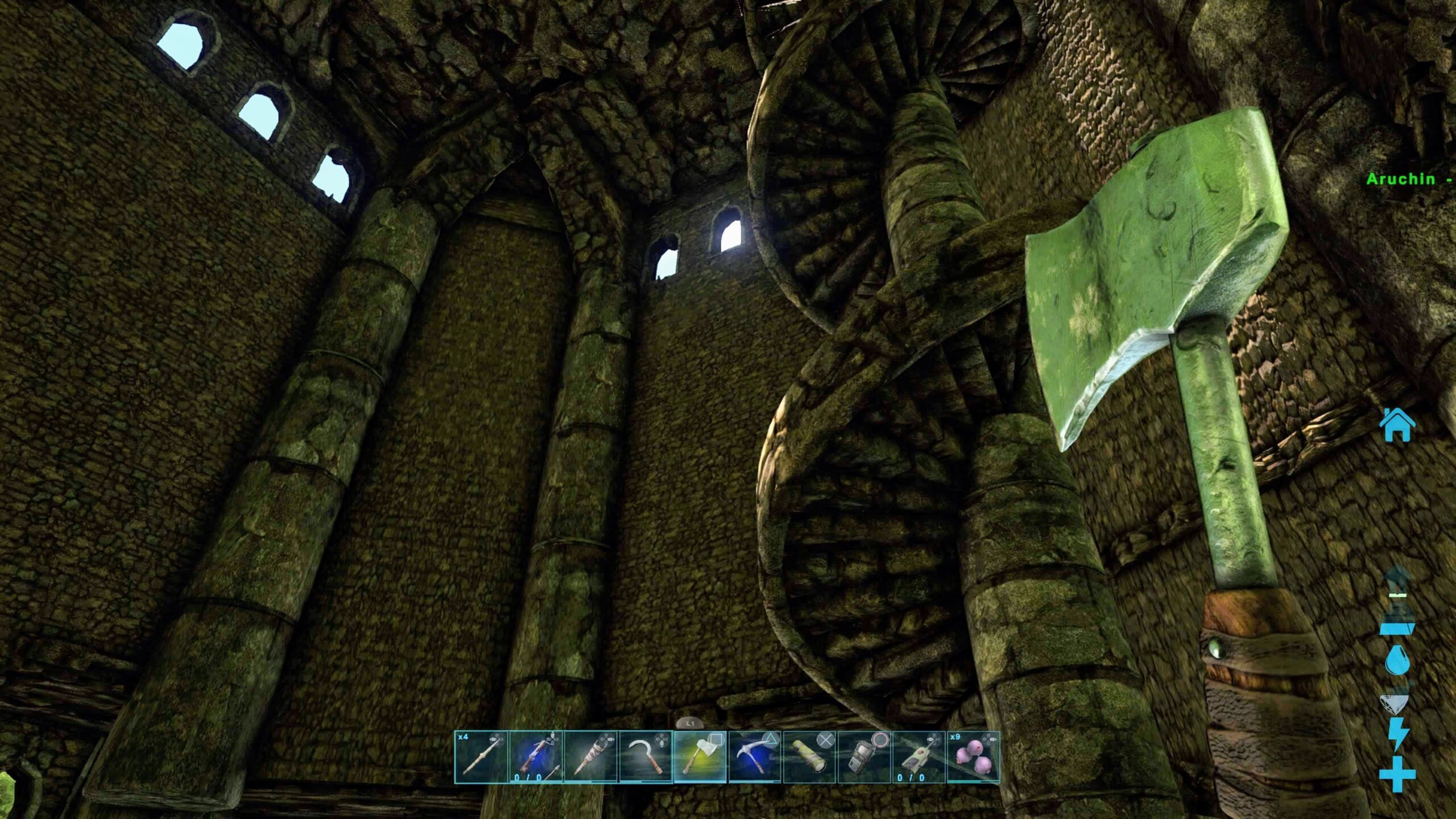
Task: Choose the torch hotbar slot
Action: click(590, 757)
